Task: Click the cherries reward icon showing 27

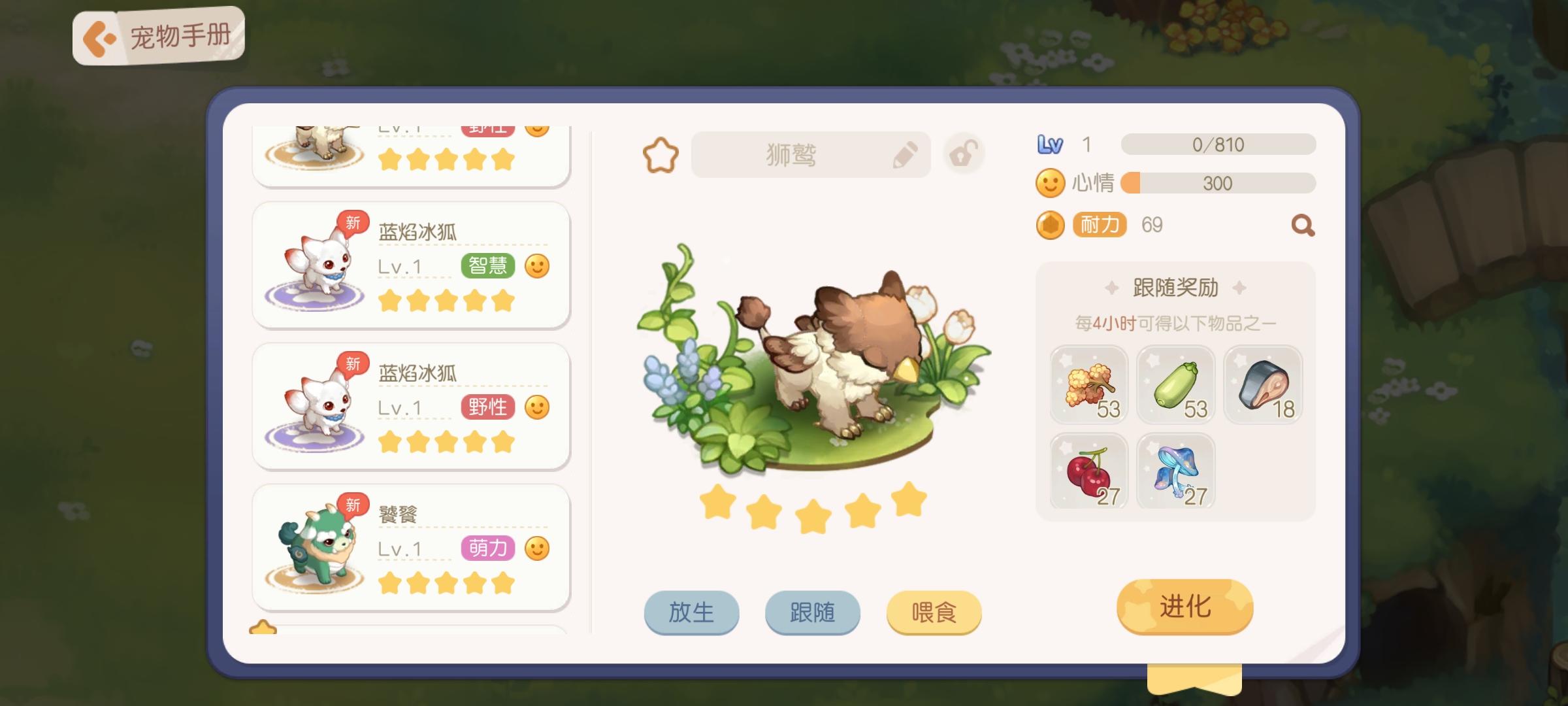Action: click(1089, 472)
